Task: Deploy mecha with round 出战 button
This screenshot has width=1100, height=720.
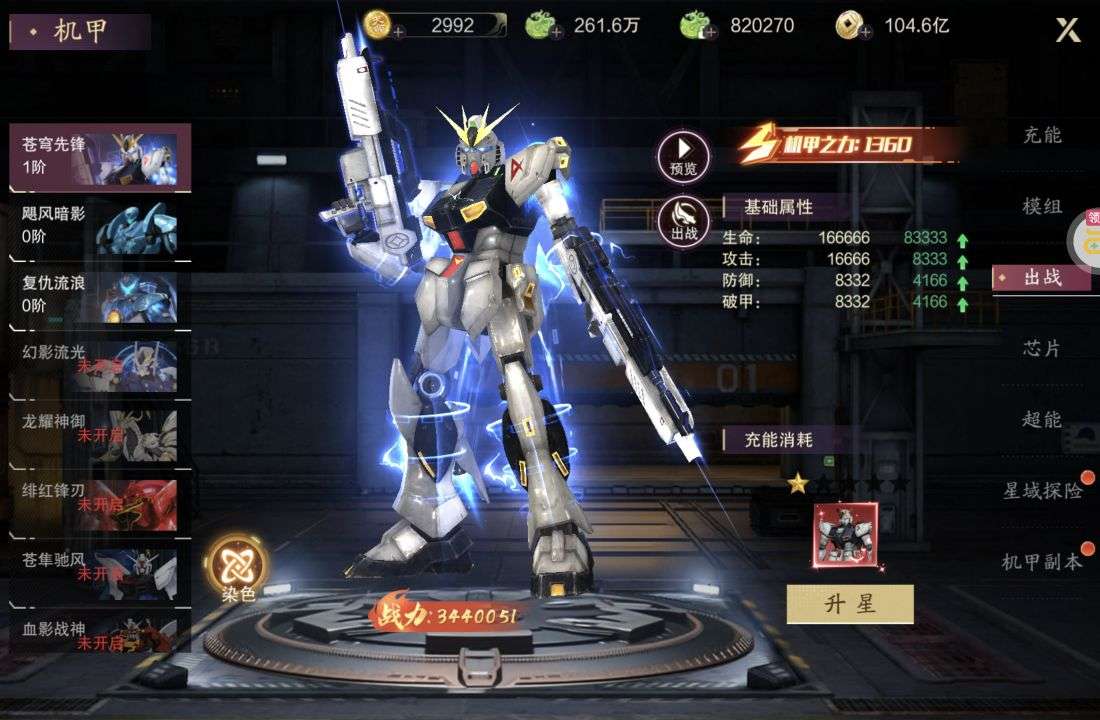Action: pyautogui.click(x=683, y=220)
